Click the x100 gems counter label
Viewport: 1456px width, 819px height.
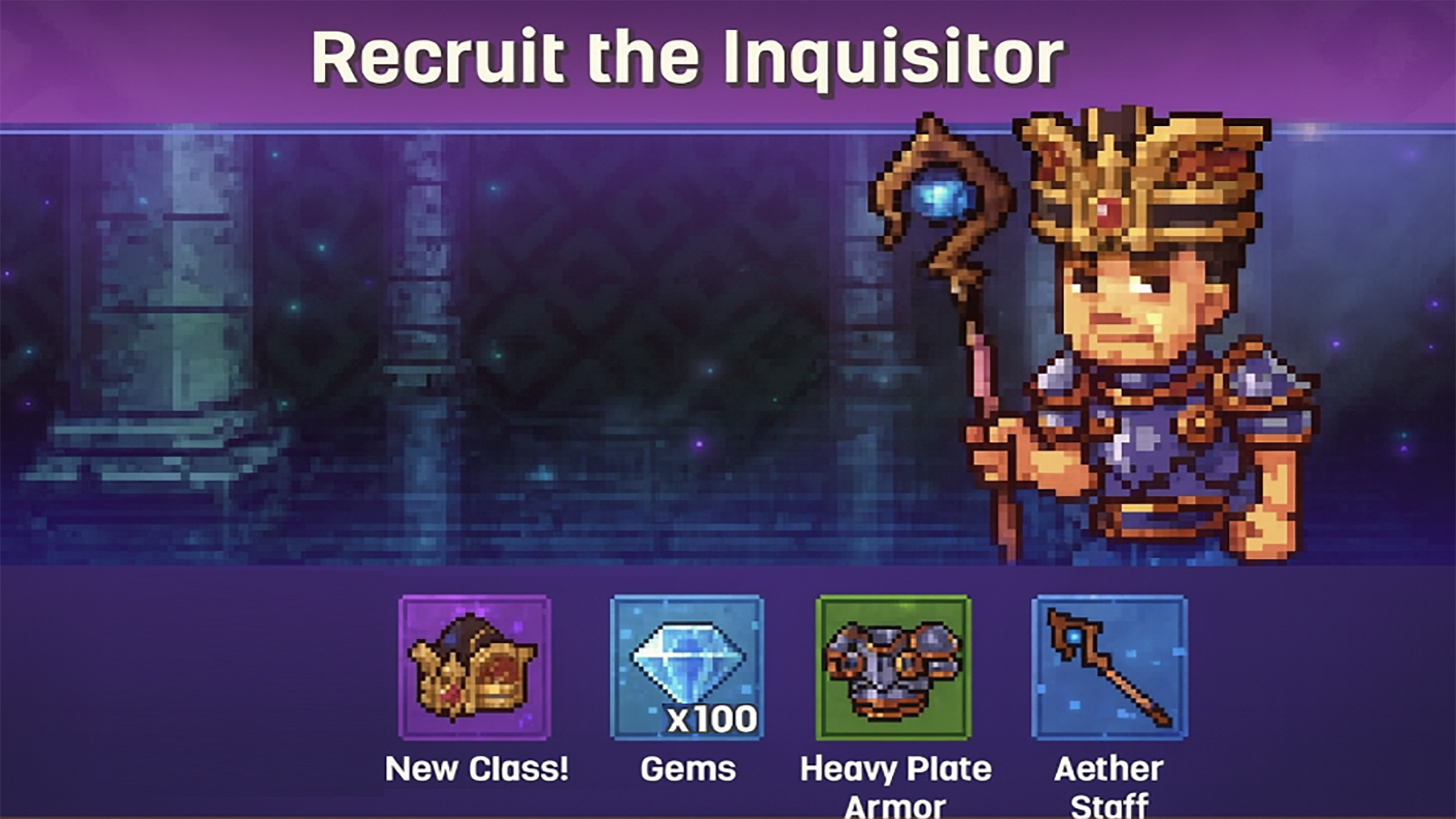coord(710,718)
